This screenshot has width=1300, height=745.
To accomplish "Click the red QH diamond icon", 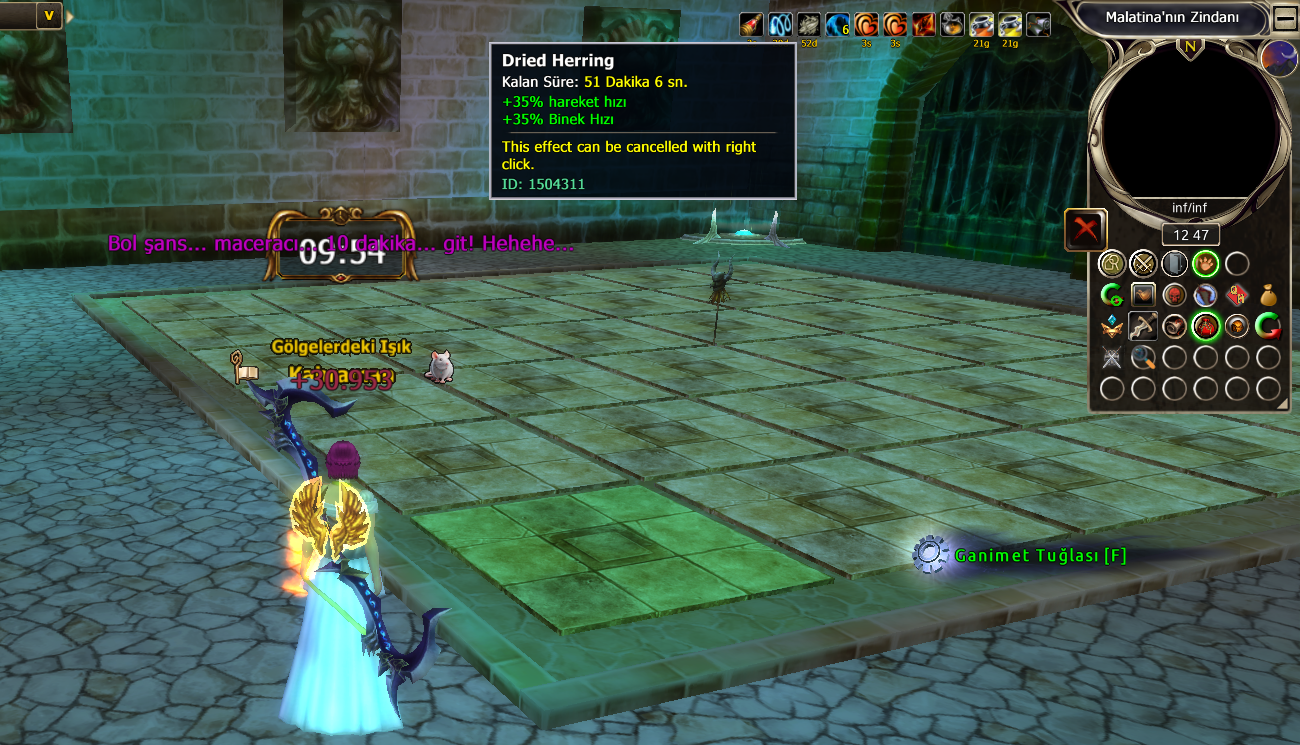I will (x=1237, y=295).
